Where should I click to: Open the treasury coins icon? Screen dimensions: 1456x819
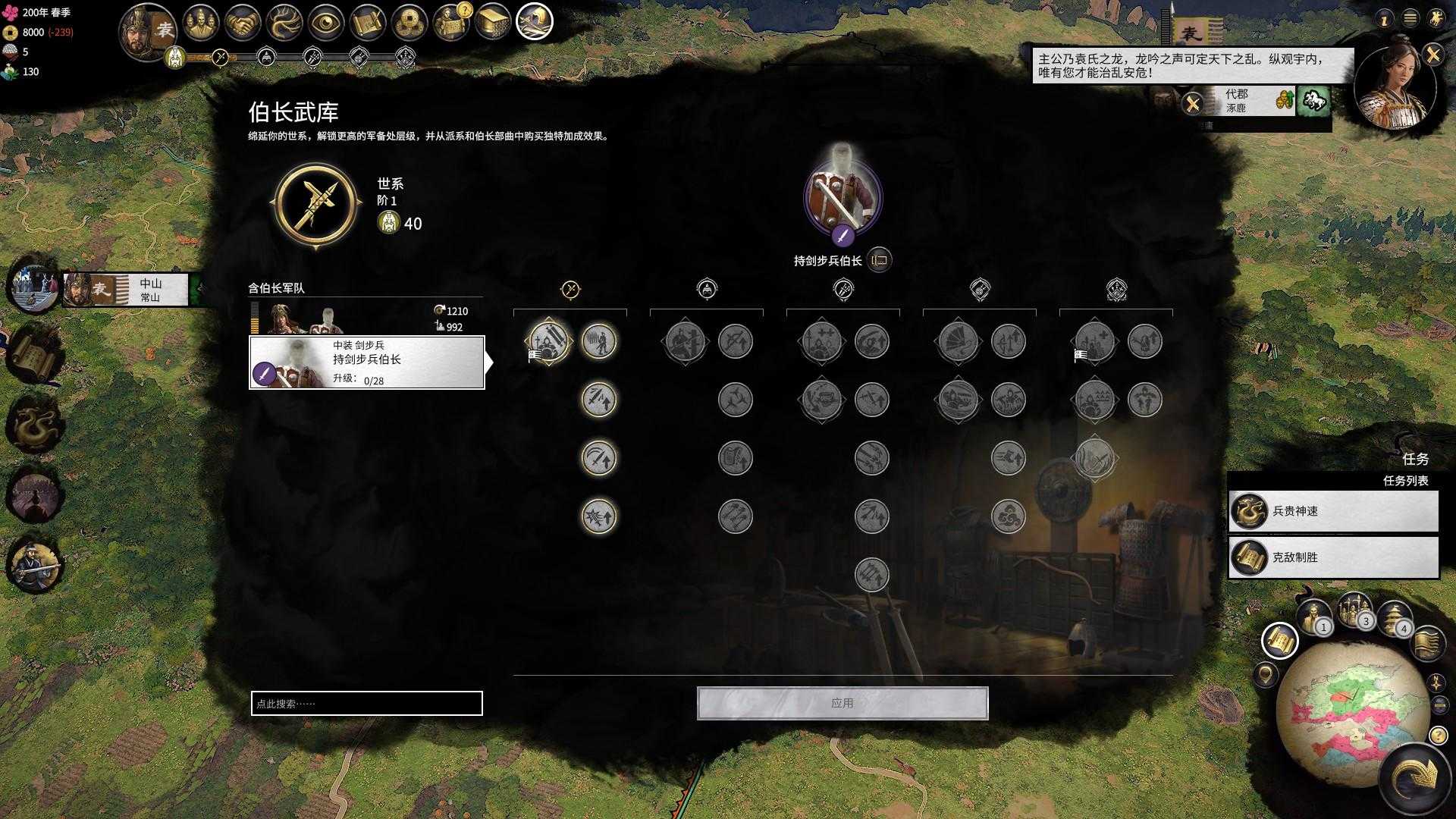pos(409,23)
